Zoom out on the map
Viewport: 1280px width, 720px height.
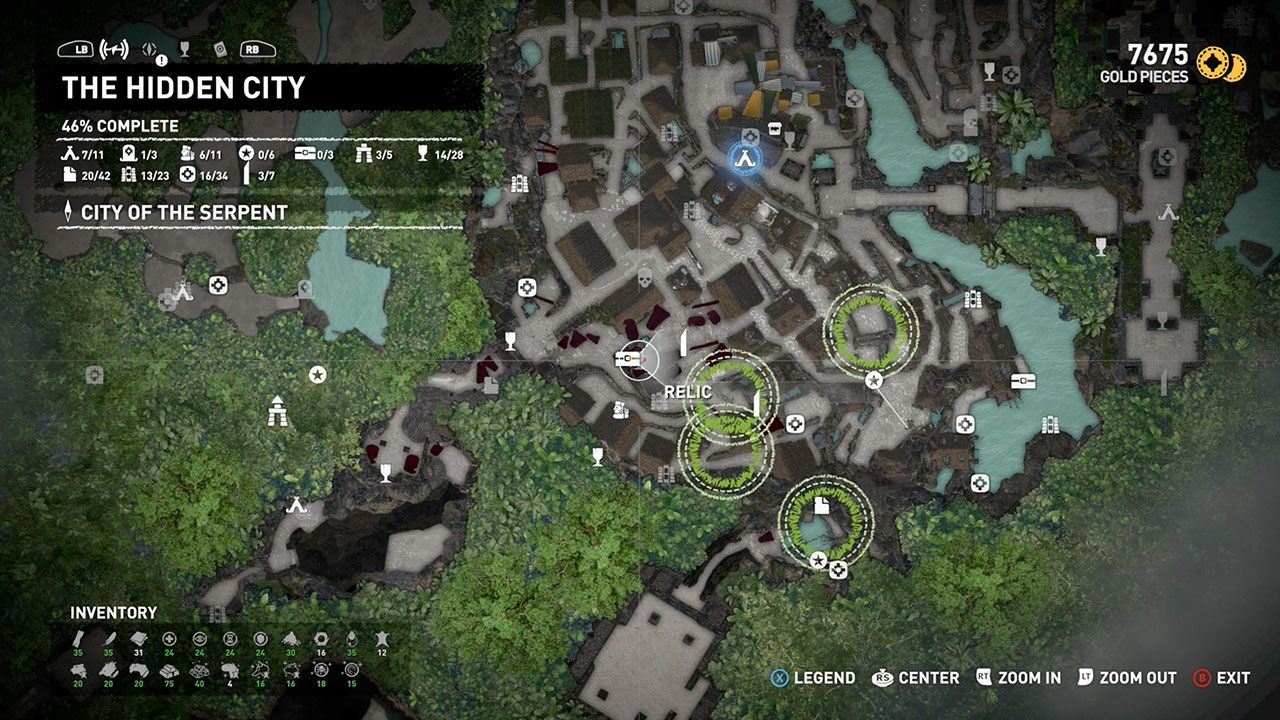click(1128, 678)
